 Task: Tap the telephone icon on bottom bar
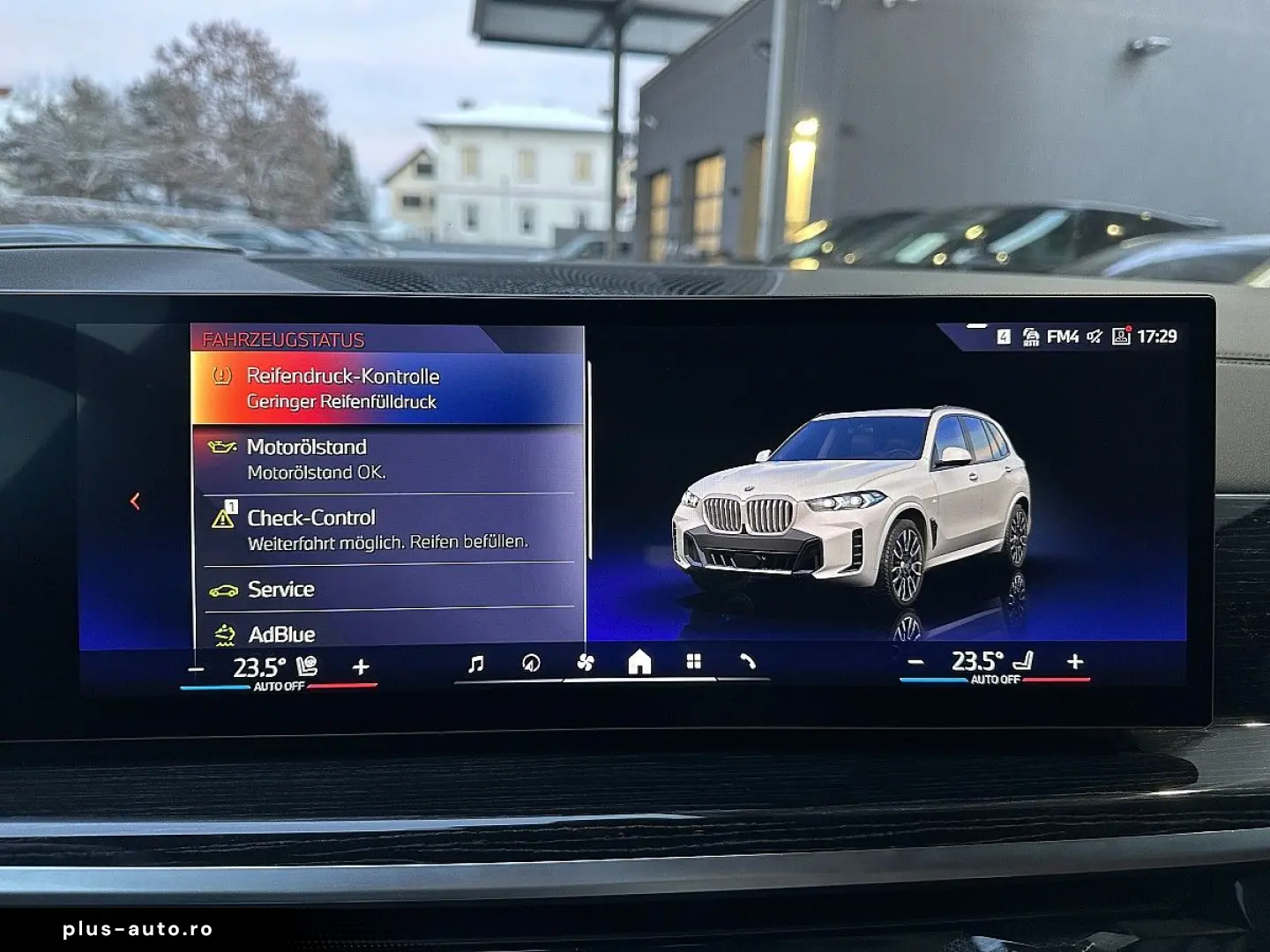pyautogui.click(x=749, y=661)
